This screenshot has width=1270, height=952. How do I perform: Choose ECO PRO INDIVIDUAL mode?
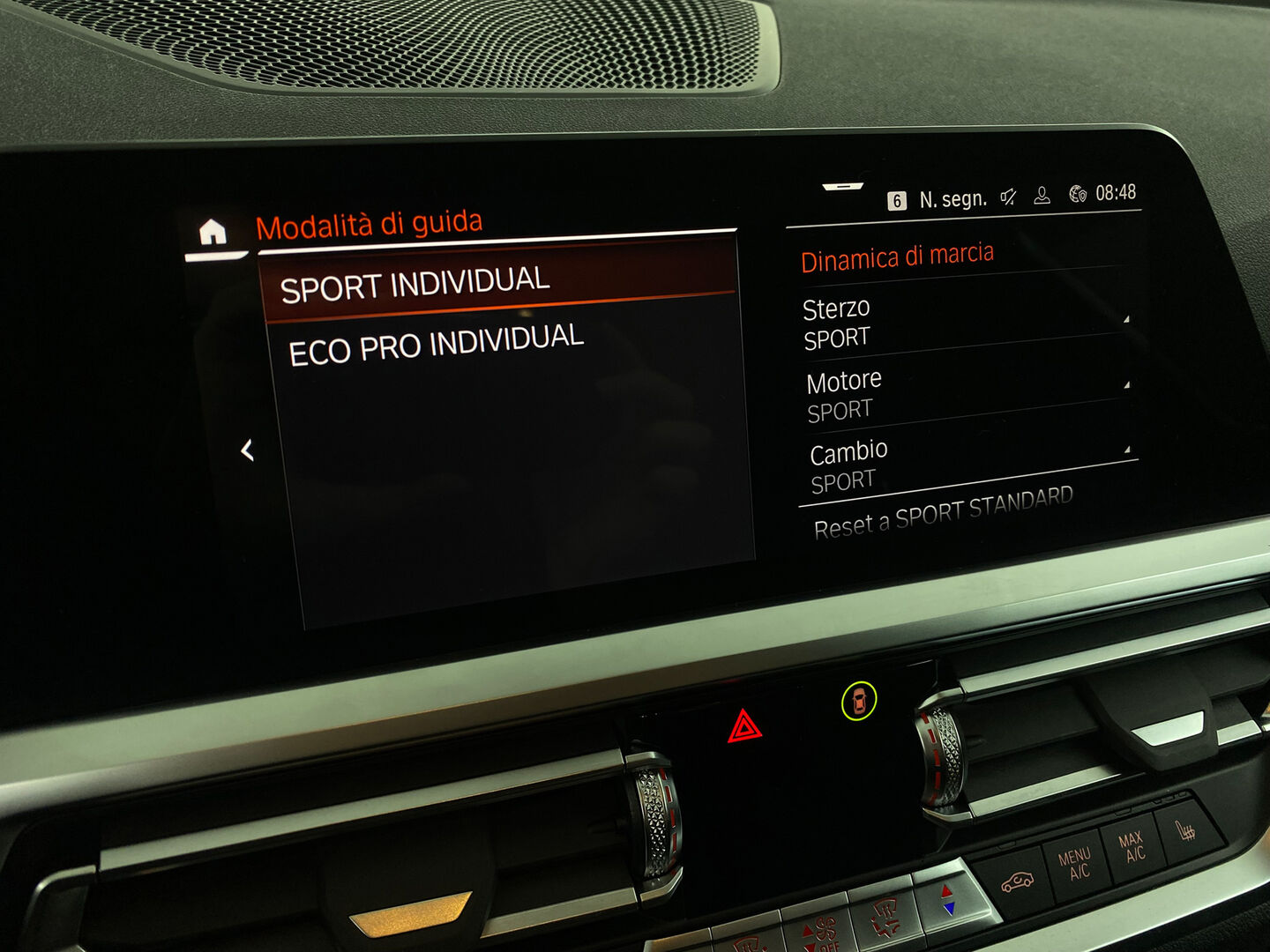tap(437, 344)
